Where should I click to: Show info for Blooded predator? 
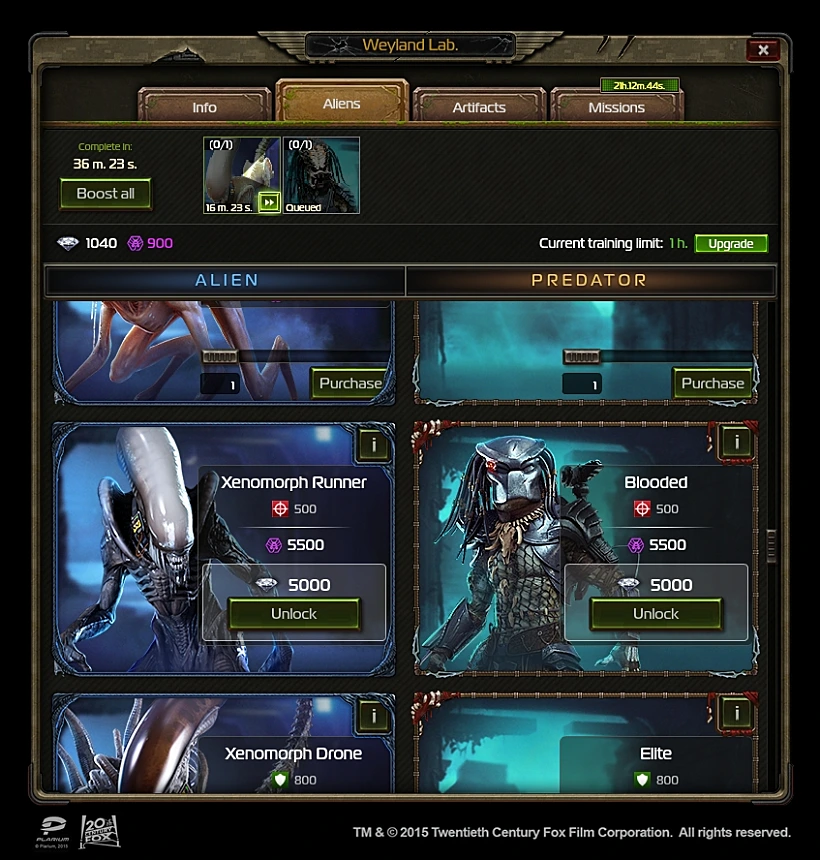[736, 441]
